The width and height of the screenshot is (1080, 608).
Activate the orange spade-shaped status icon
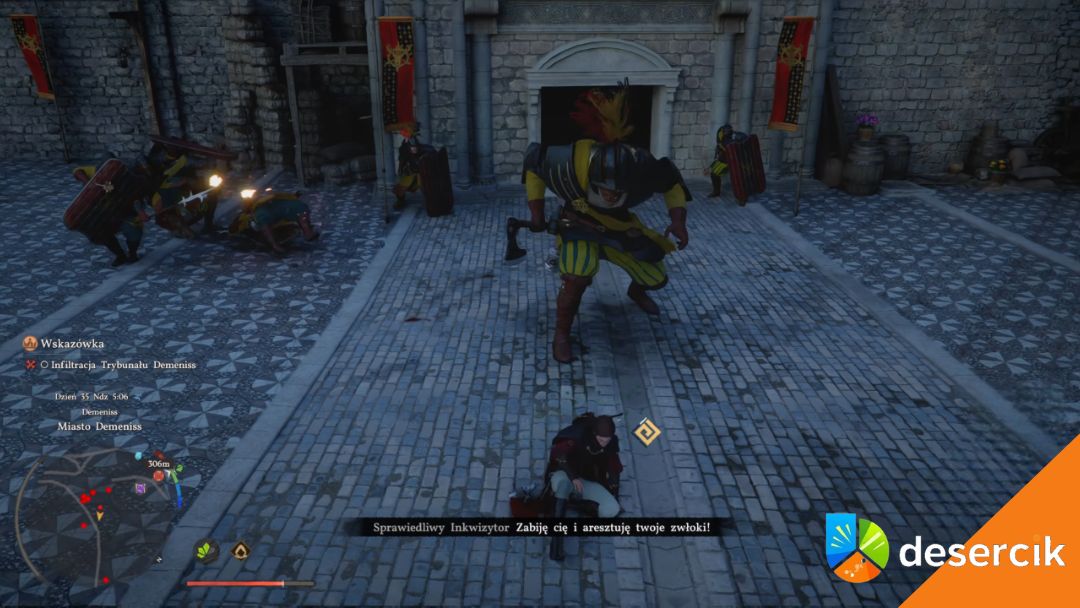240,550
